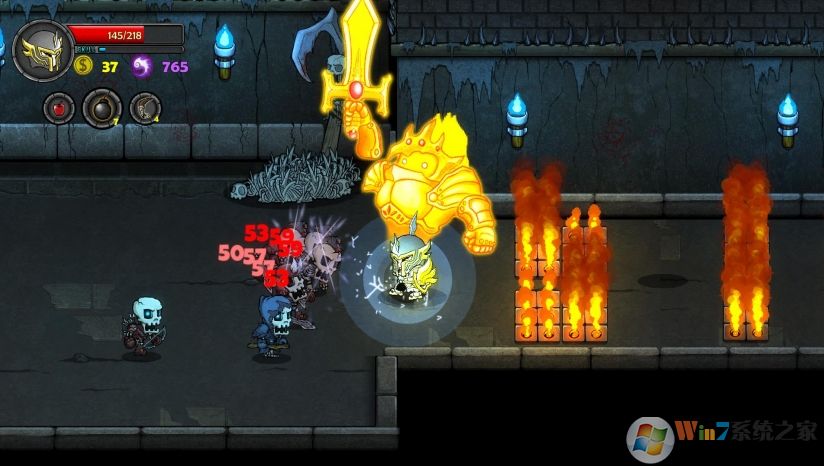Click the gold coin currency icon
Viewport: 824px width, 466px height.
tap(83, 67)
